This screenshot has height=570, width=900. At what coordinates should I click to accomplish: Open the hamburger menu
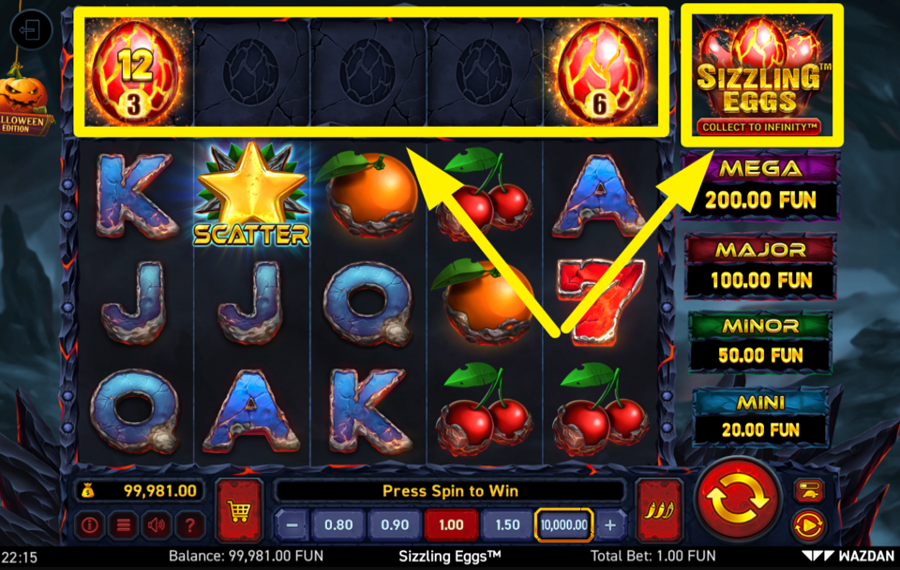(x=123, y=524)
